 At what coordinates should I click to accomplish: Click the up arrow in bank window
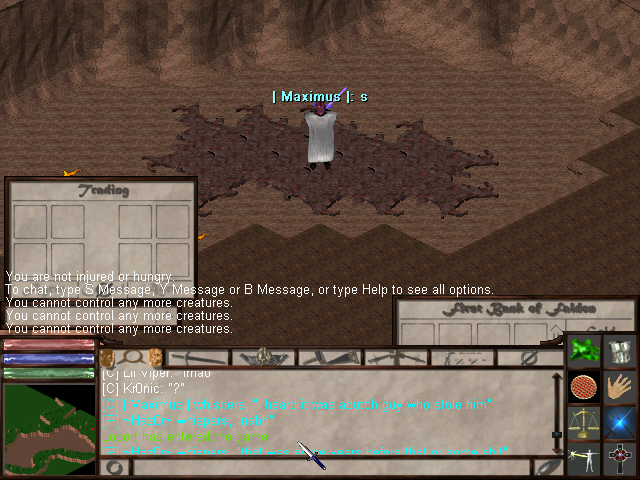pos(556,330)
